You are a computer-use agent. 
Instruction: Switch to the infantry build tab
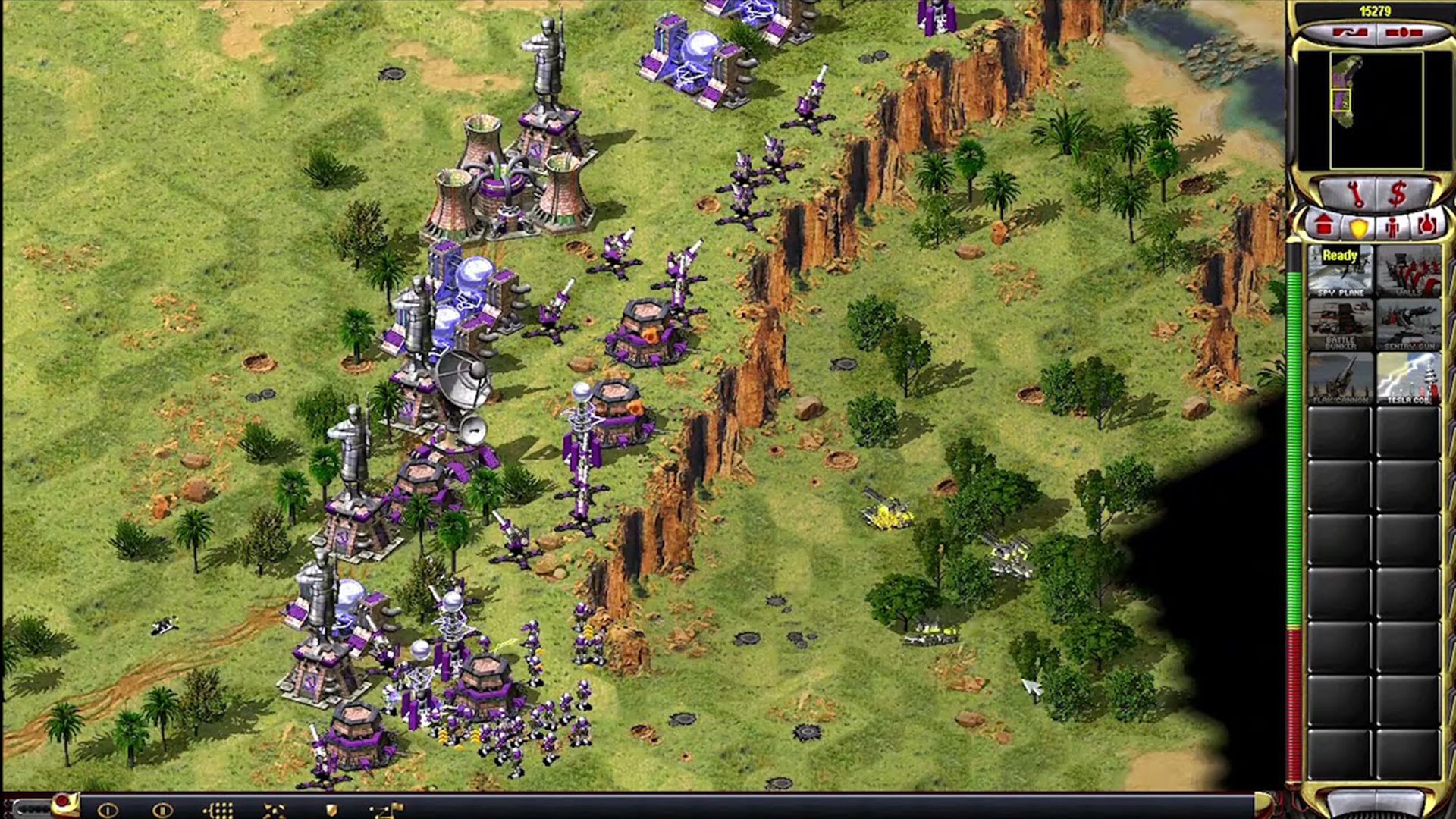[1392, 226]
